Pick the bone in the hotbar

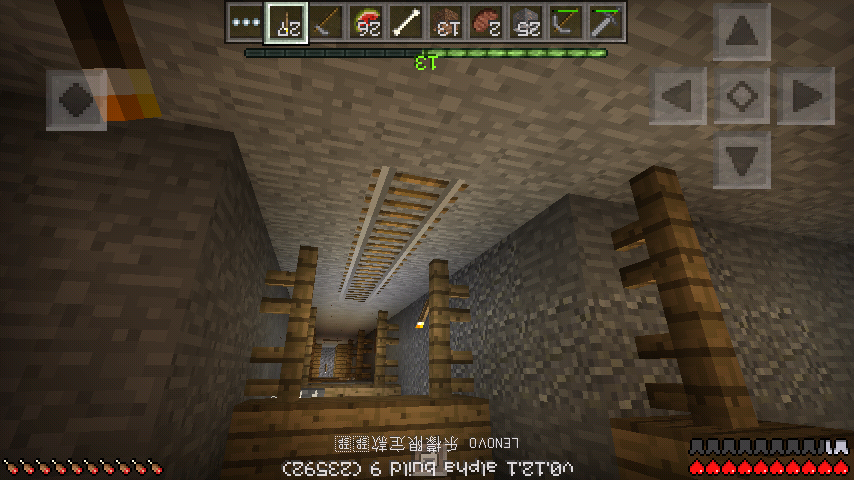[x=407, y=21]
